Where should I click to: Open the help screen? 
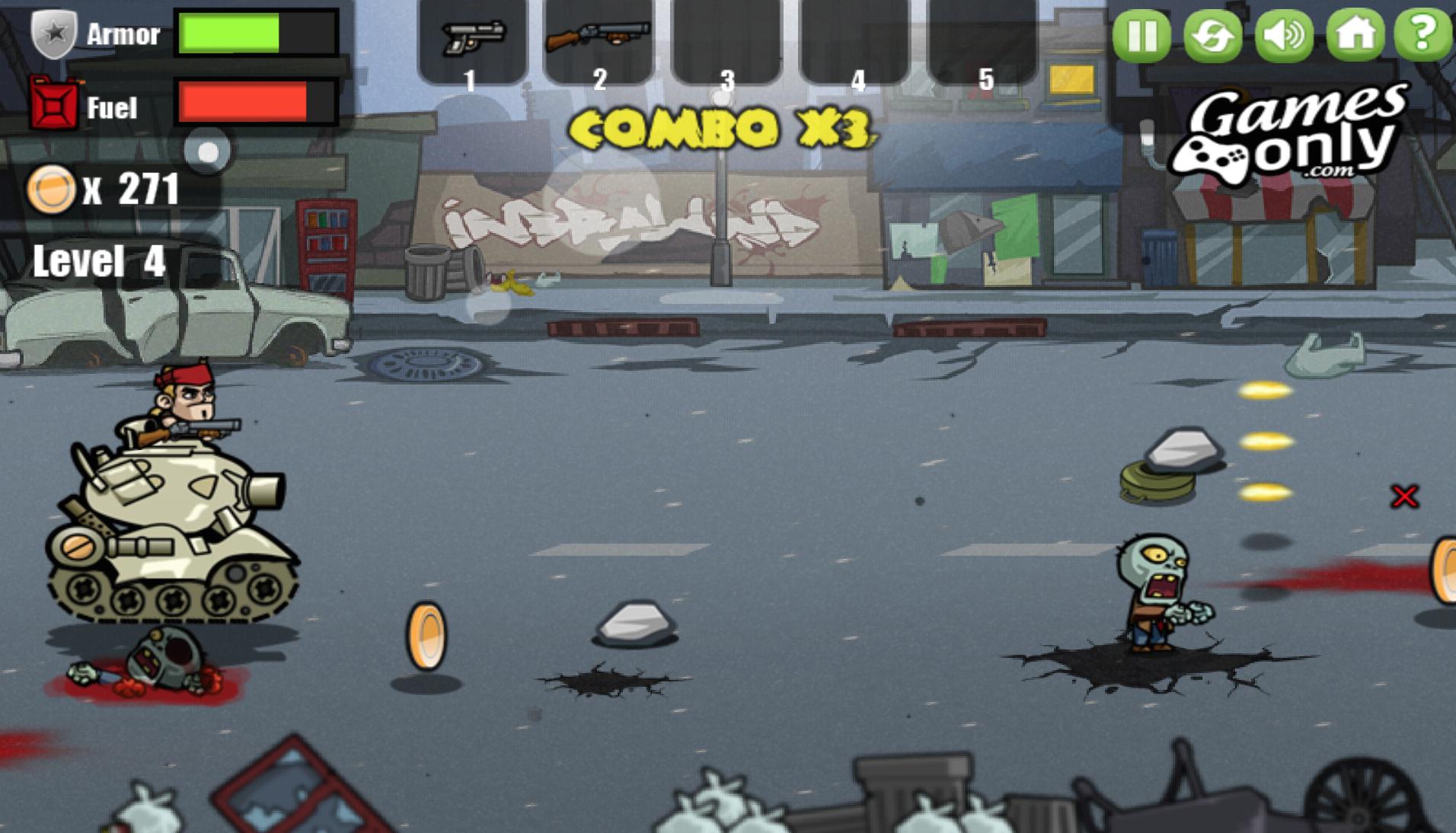(1426, 34)
